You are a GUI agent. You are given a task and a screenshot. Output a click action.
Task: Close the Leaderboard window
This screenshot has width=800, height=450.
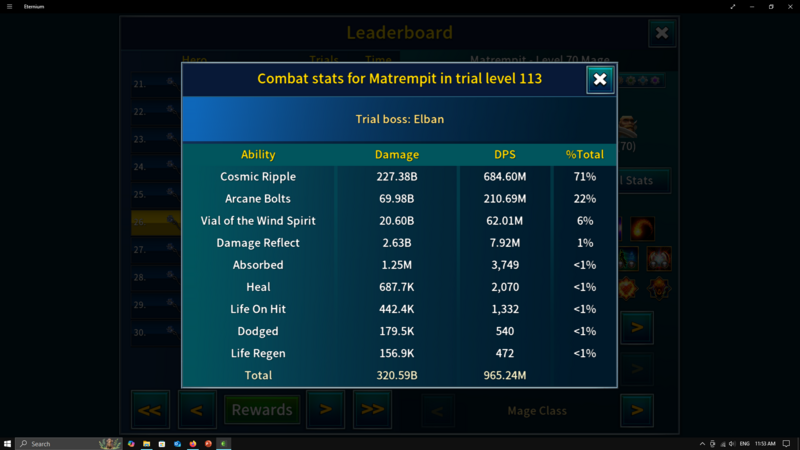(x=662, y=33)
